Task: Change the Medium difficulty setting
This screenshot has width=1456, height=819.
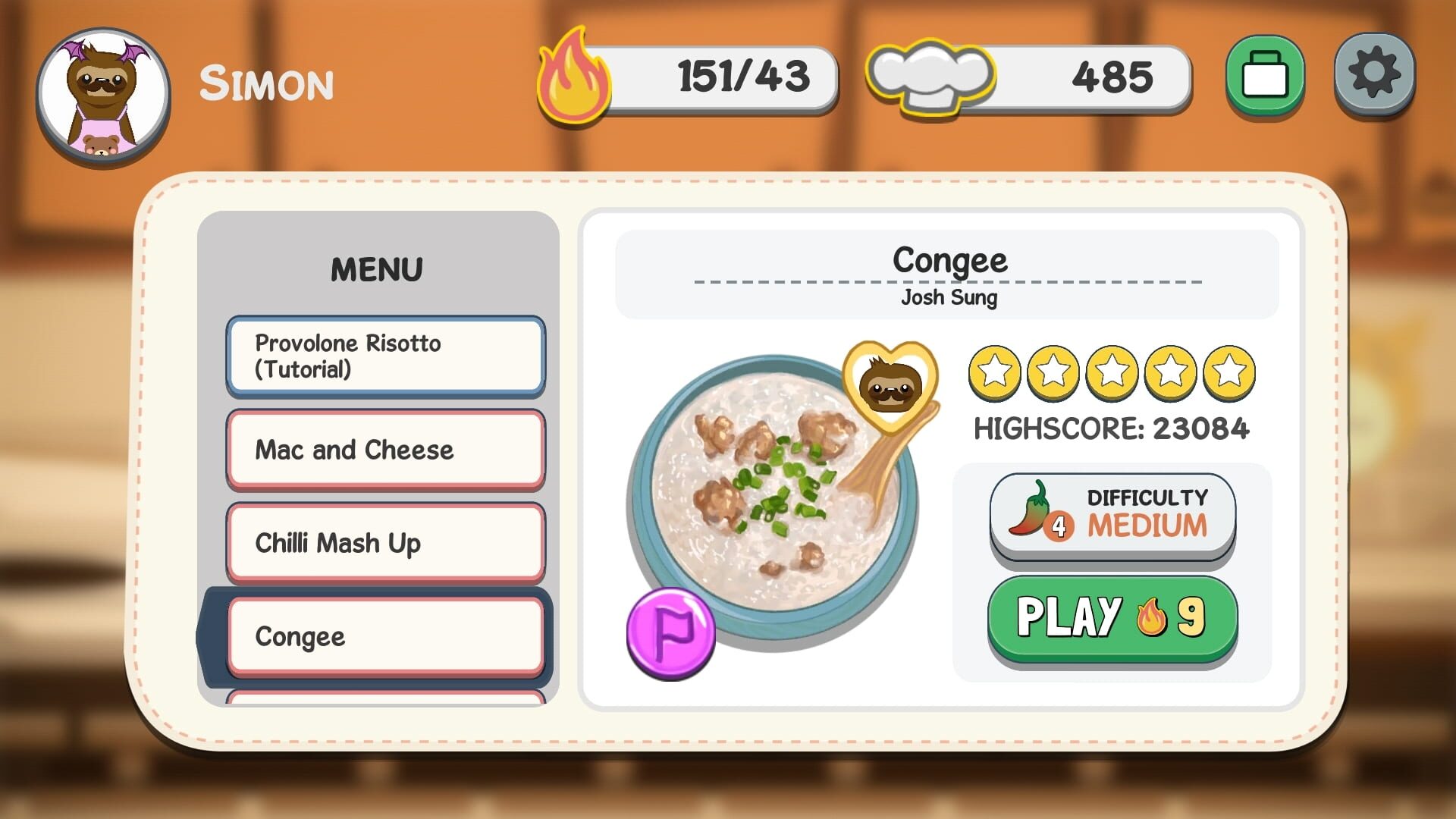Action: click(1112, 516)
